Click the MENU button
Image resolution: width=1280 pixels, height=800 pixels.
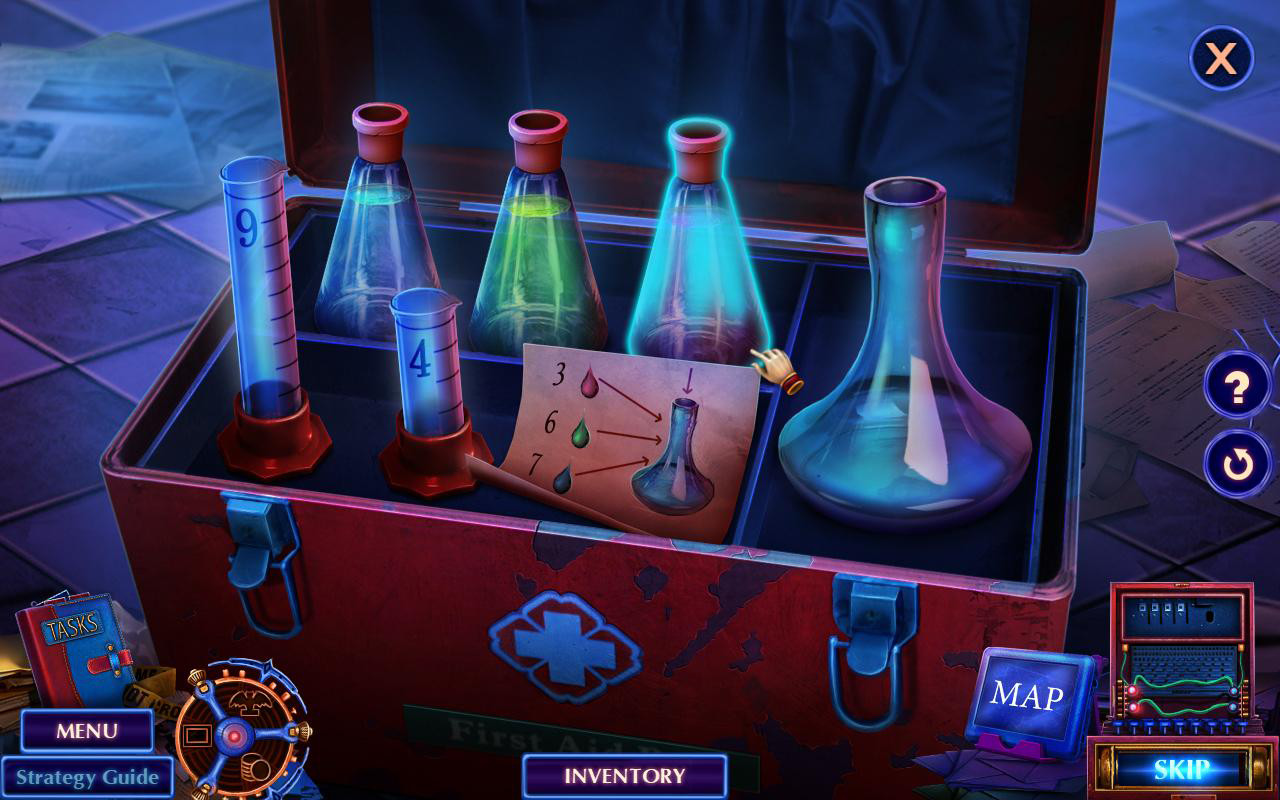(86, 732)
